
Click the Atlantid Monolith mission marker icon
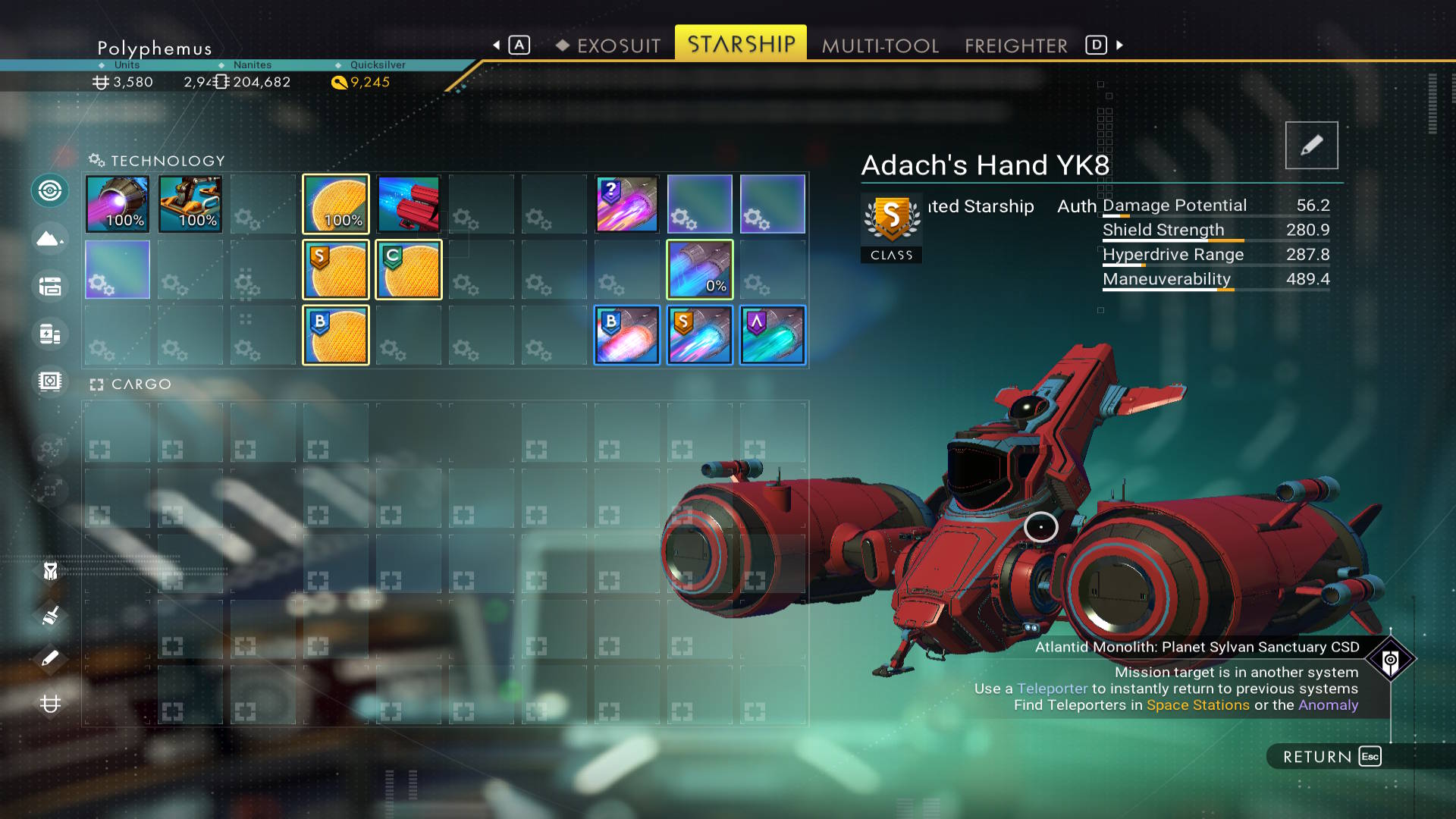[1390, 661]
